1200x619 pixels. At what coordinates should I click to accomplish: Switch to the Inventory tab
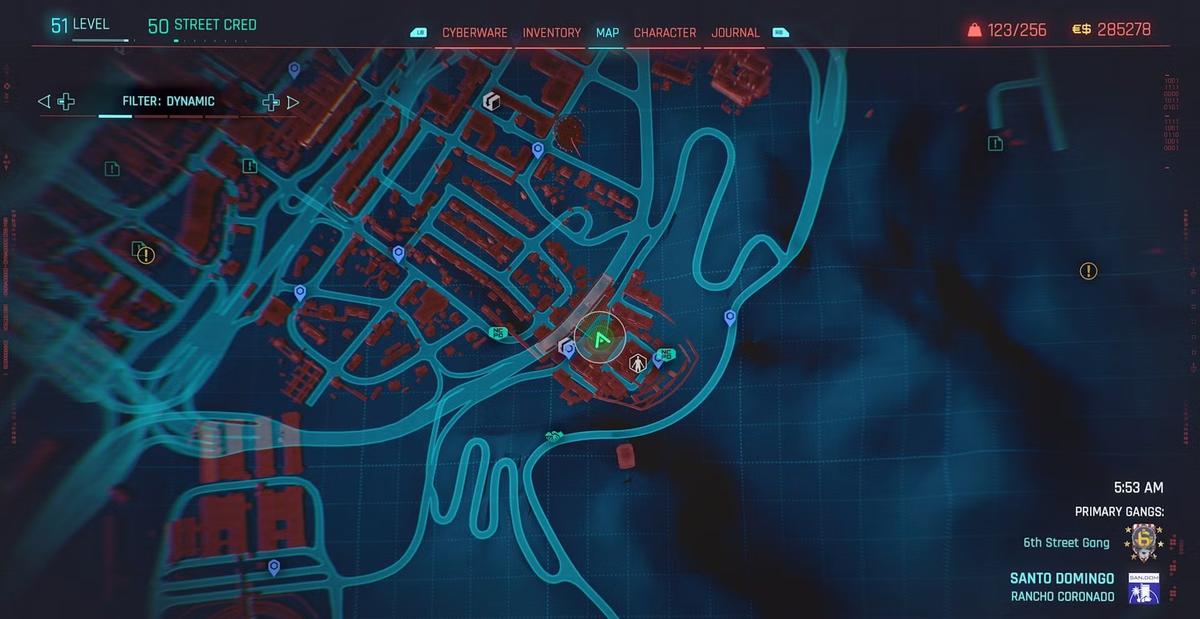(x=551, y=33)
